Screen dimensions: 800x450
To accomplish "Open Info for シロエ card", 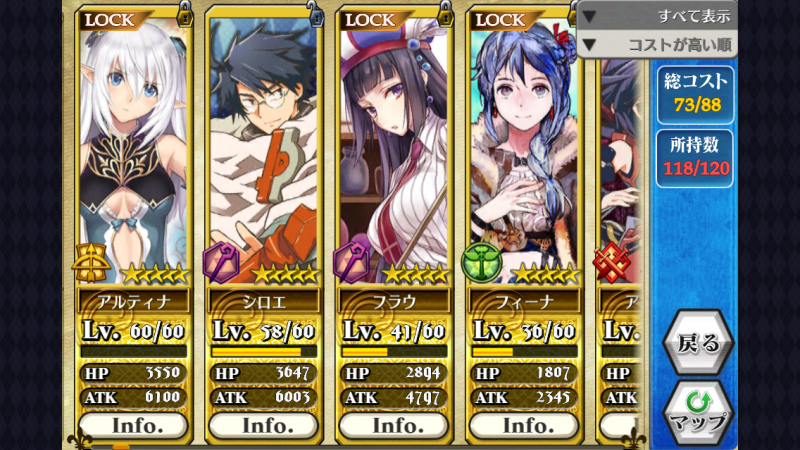I will pyautogui.click(x=264, y=425).
